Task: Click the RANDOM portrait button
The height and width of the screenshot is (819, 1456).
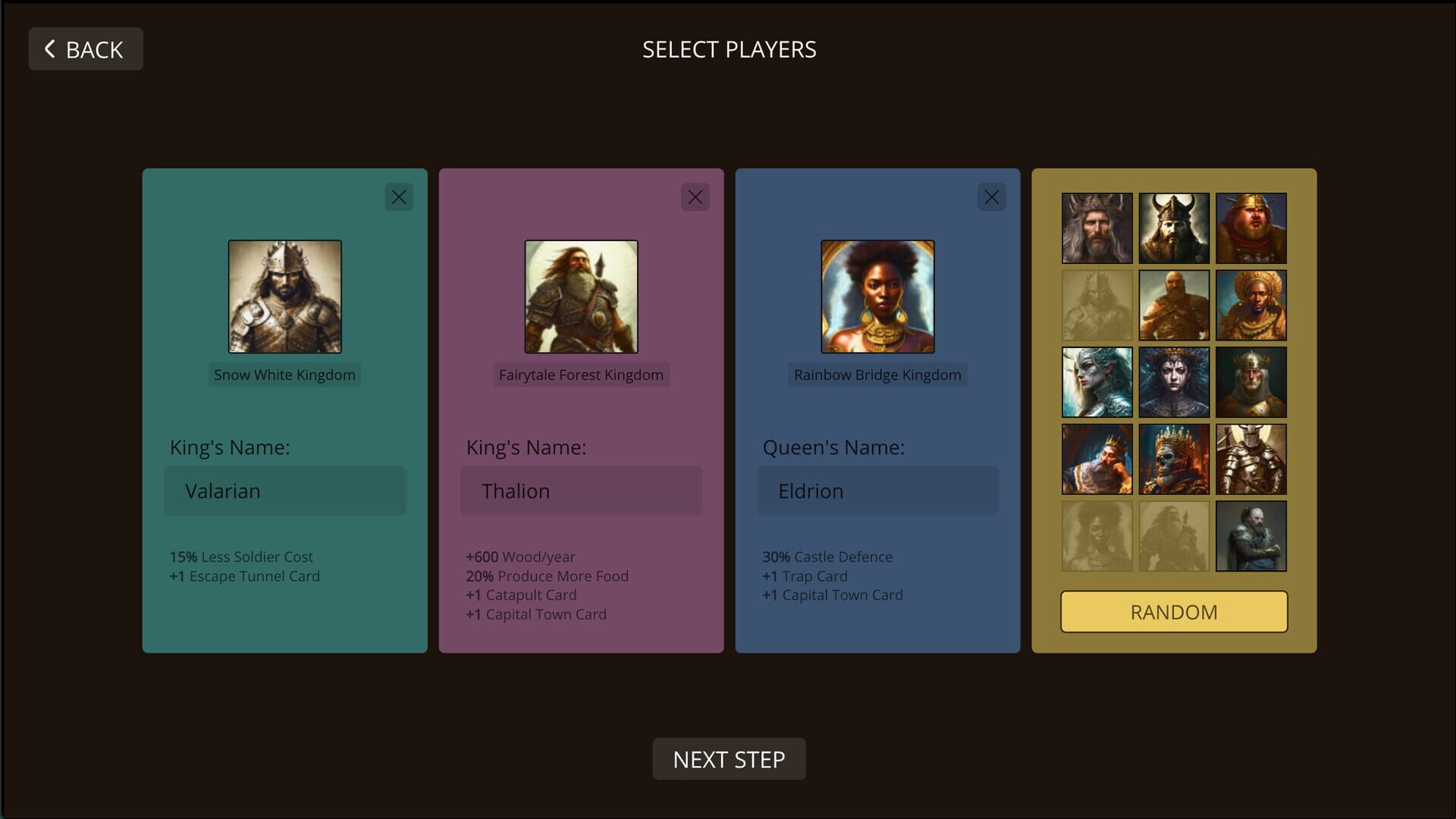Action: (x=1173, y=611)
